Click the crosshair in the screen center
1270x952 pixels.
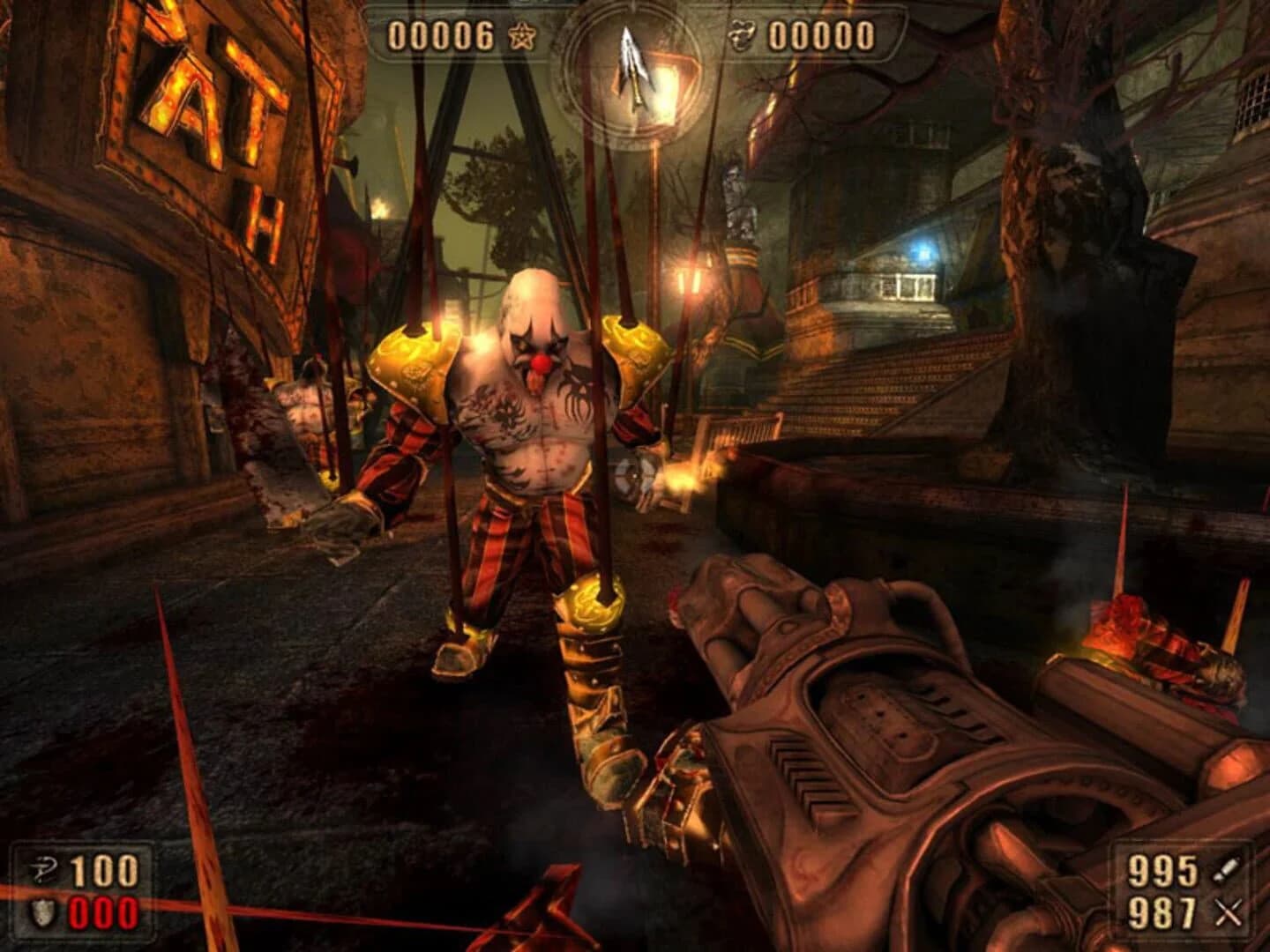click(x=633, y=476)
